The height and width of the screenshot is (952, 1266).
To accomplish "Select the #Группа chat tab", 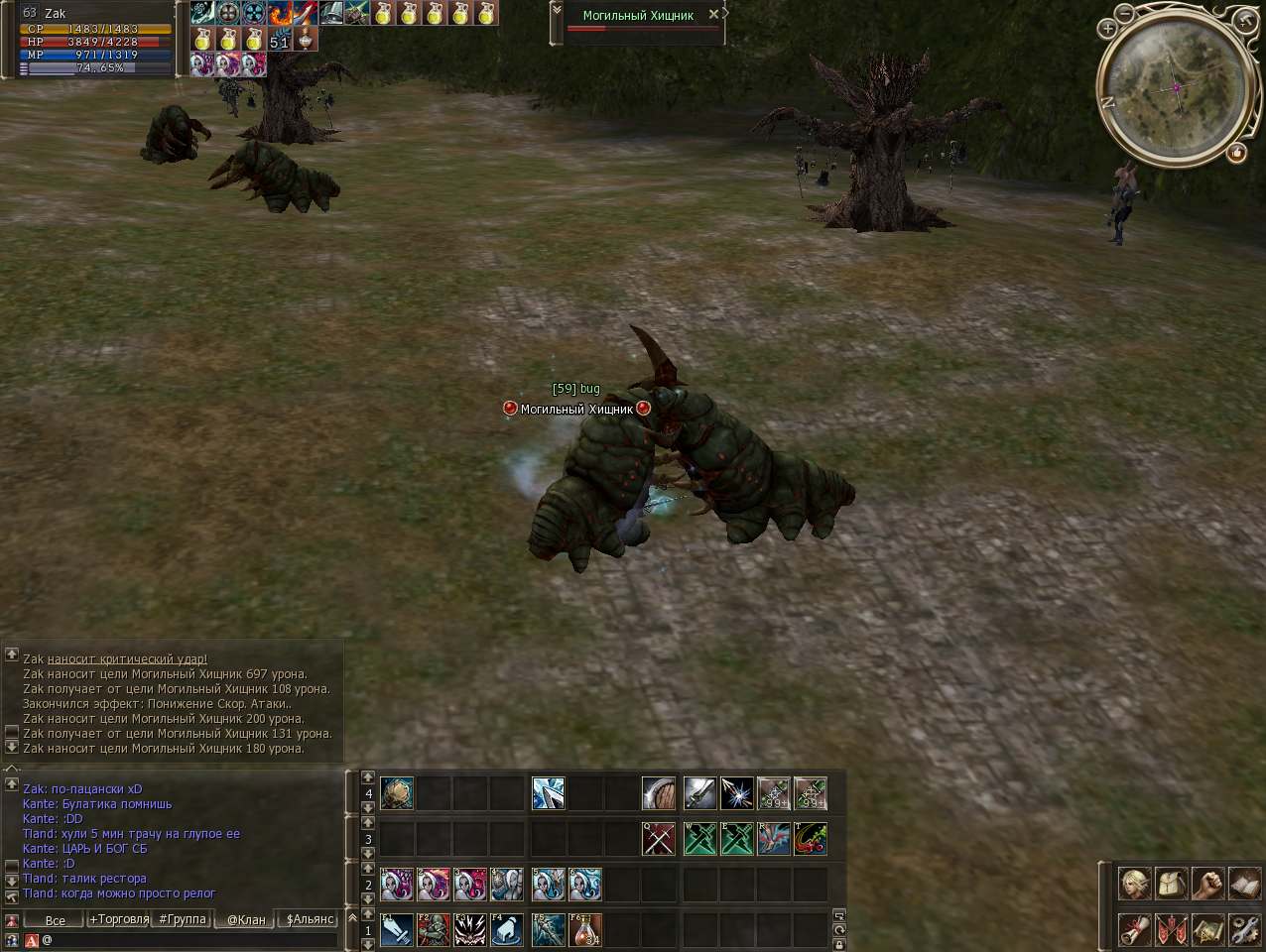I will point(183,919).
